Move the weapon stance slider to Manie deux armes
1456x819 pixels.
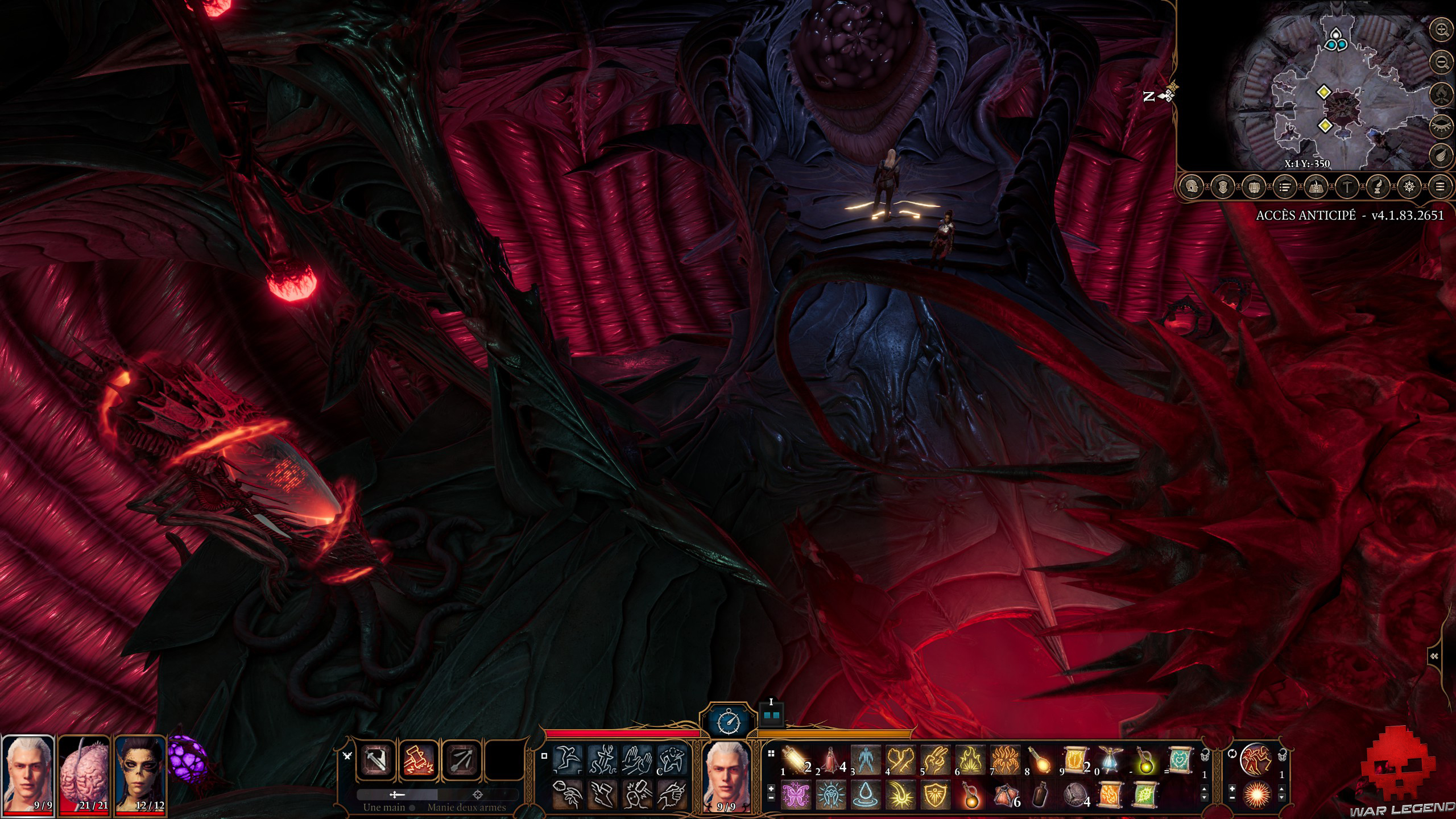point(477,795)
